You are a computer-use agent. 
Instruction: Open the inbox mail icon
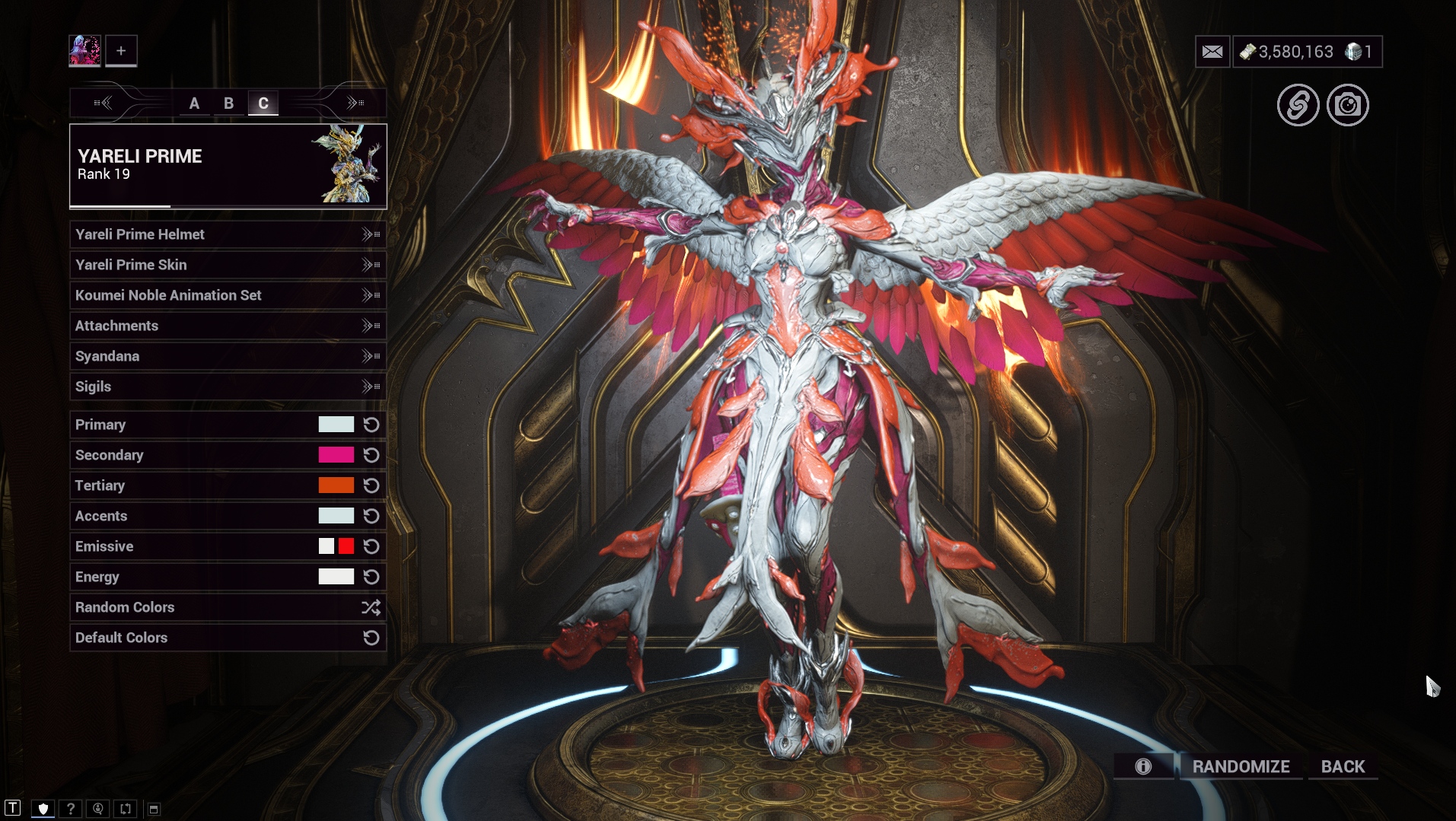1212,52
